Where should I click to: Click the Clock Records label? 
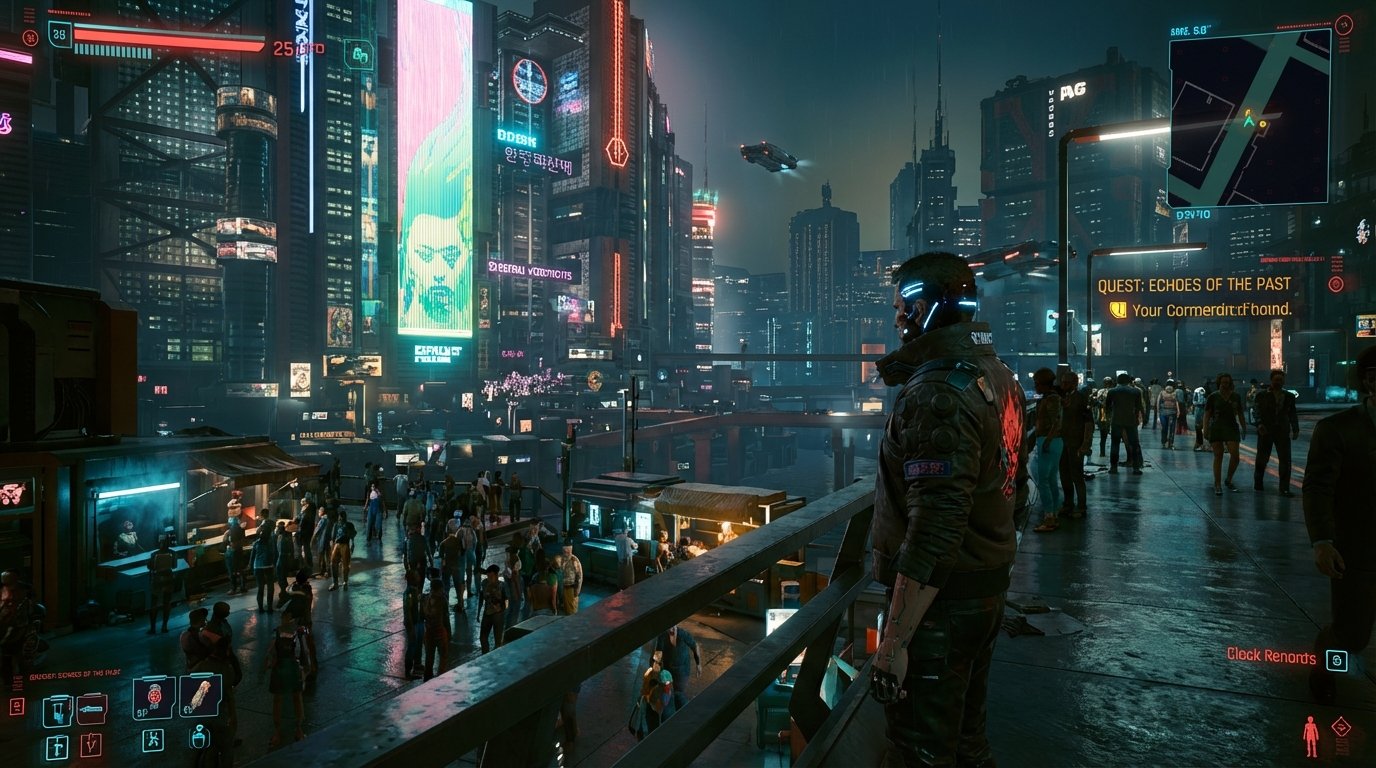(x=1270, y=658)
